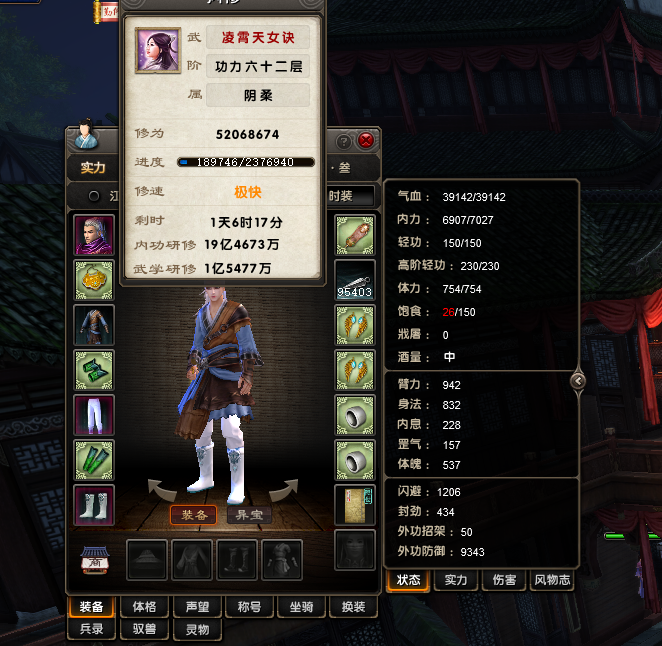
Task: Select the 灵物 tab
Action: pyautogui.click(x=196, y=629)
